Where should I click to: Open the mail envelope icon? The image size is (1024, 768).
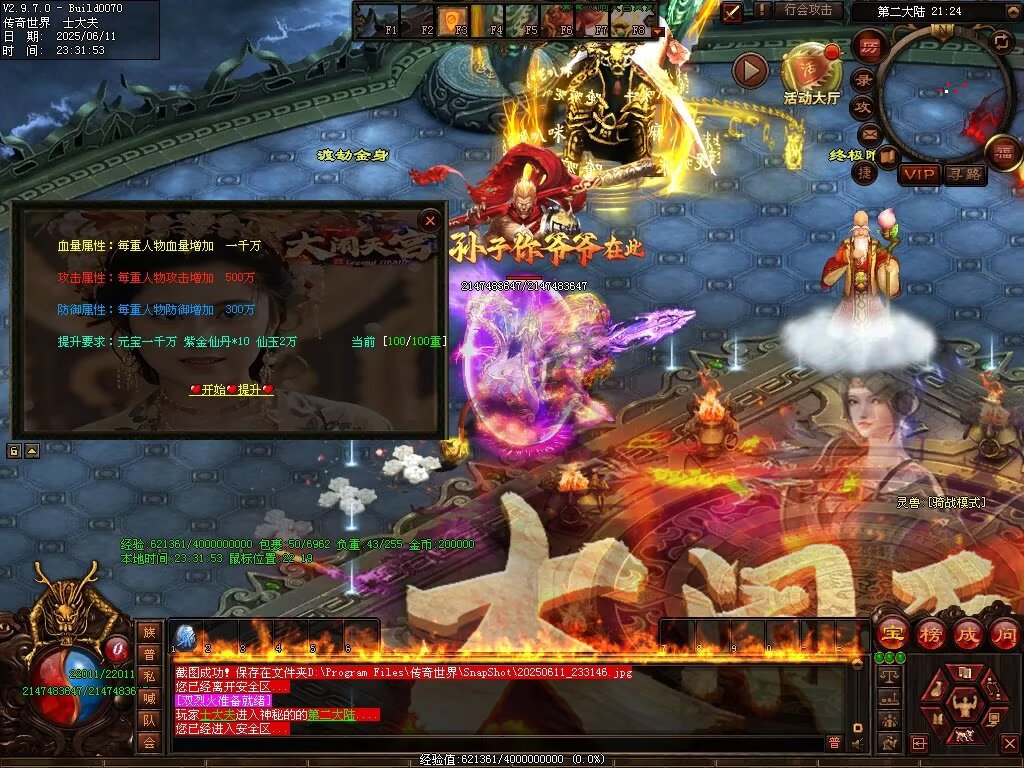[x=866, y=133]
